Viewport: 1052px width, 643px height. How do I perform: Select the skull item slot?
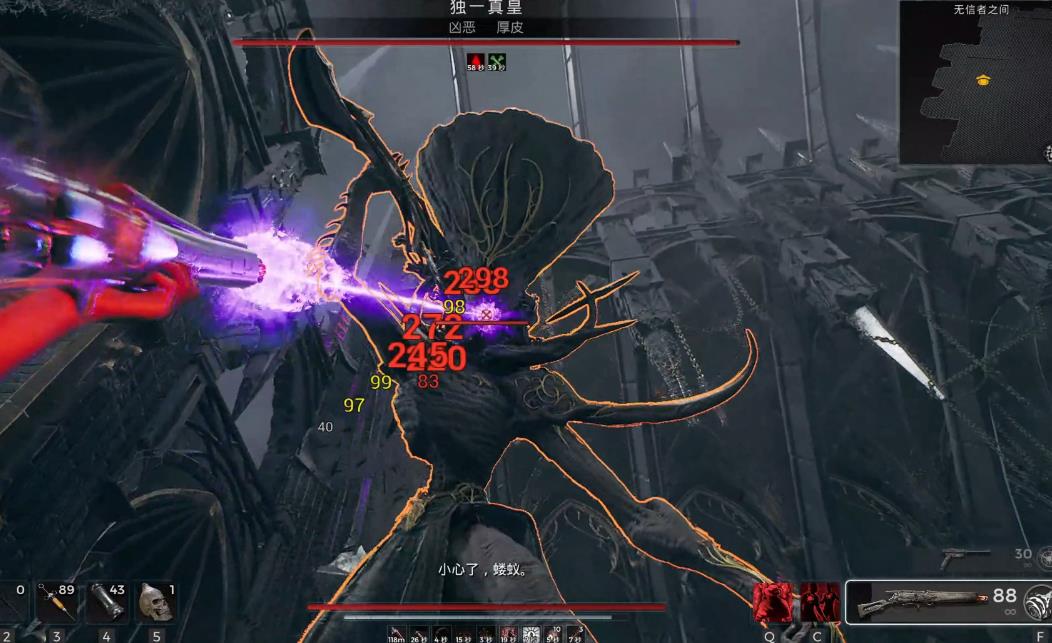point(156,601)
